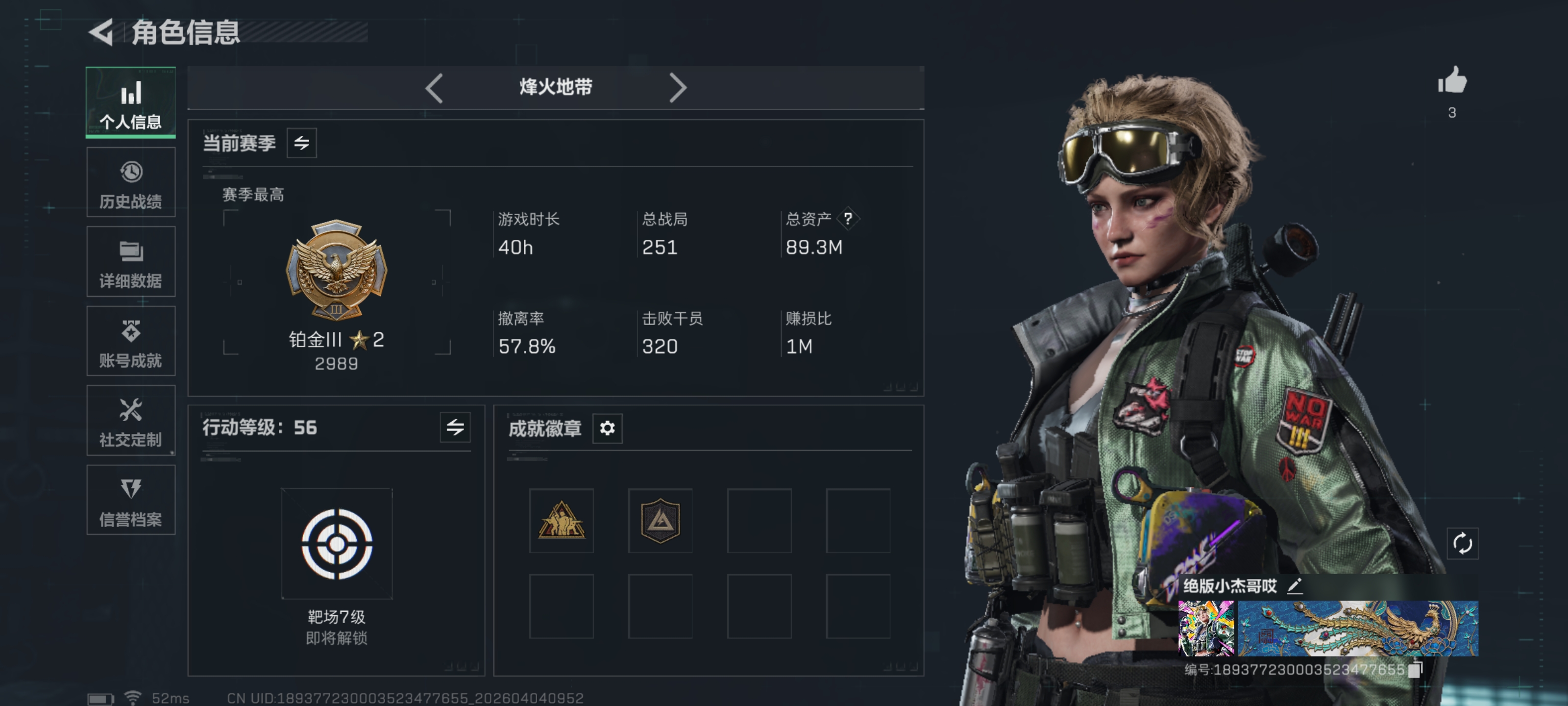Switch to the 详细数据 tab
The height and width of the screenshot is (706, 1568).
(x=131, y=262)
